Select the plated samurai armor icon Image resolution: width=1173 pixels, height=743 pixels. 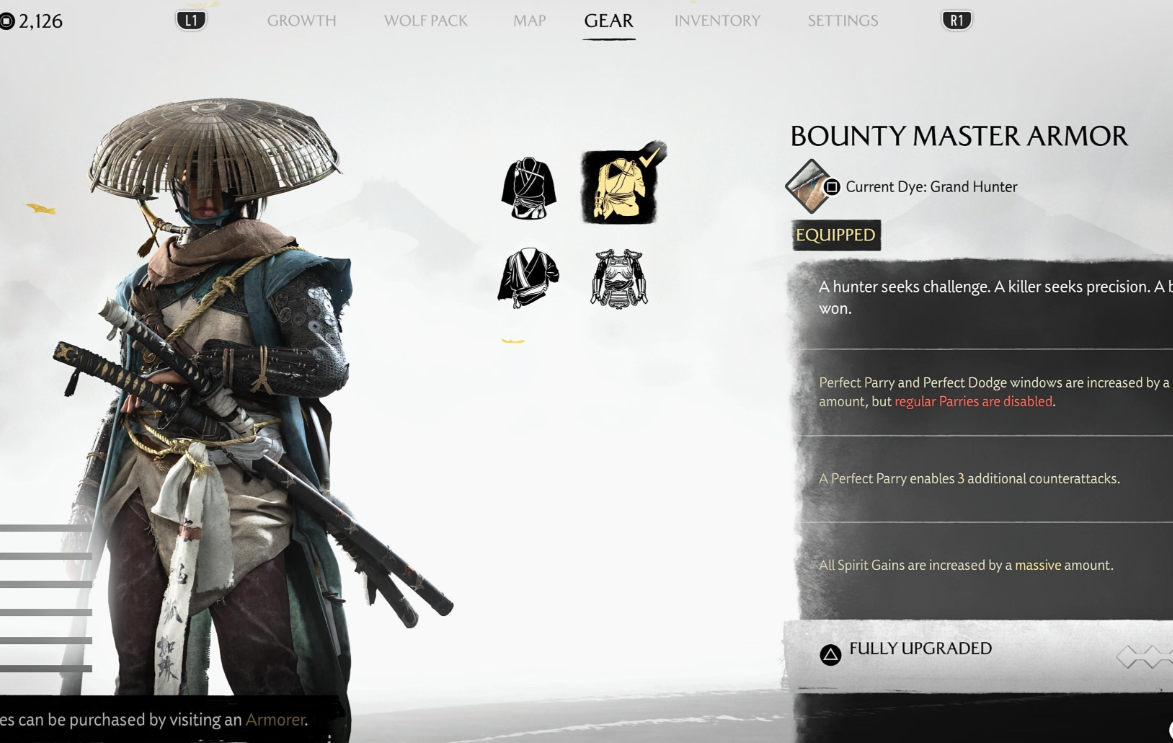click(x=619, y=278)
